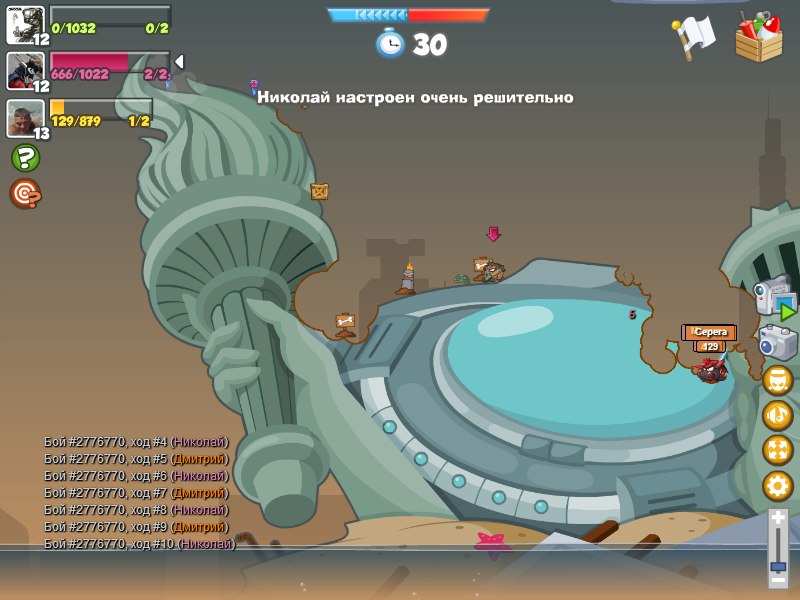This screenshot has width=800, height=600.
Task: Click the orange face mask button
Action: (x=777, y=380)
